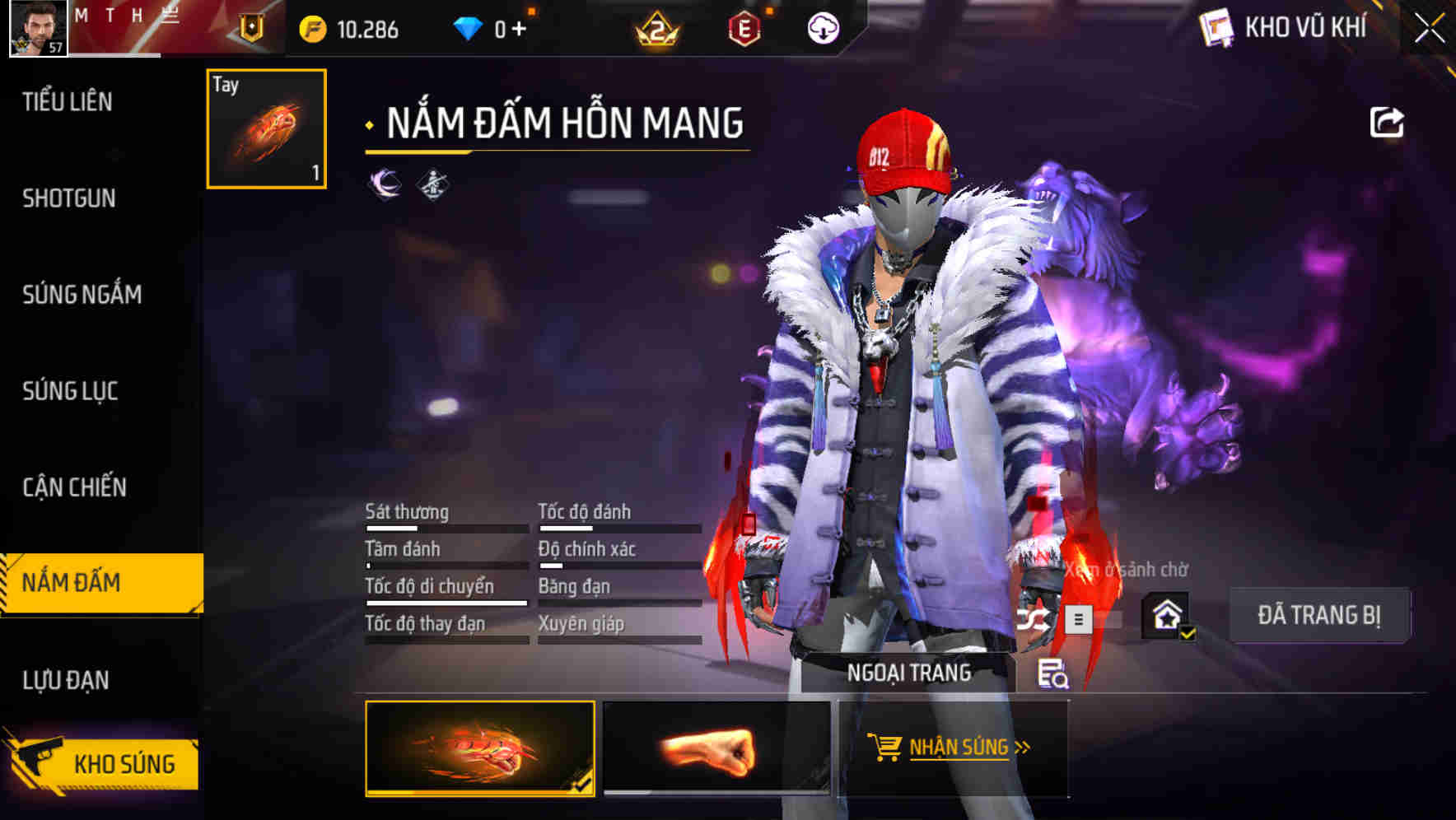Select SHOTGUN in the sidebar
This screenshot has width=1456, height=820.
pyautogui.click(x=69, y=198)
